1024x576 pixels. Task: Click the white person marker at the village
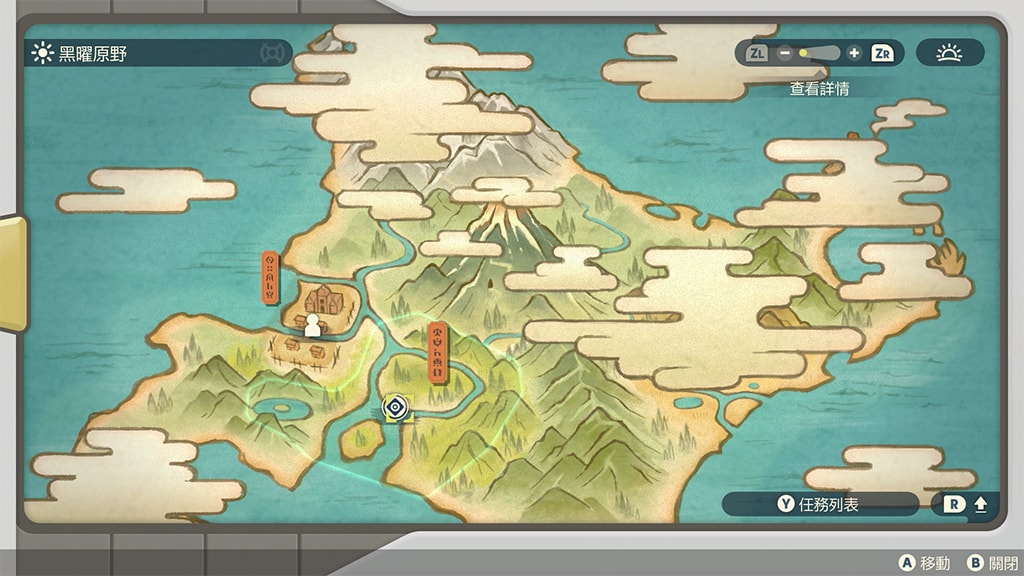tap(312, 325)
